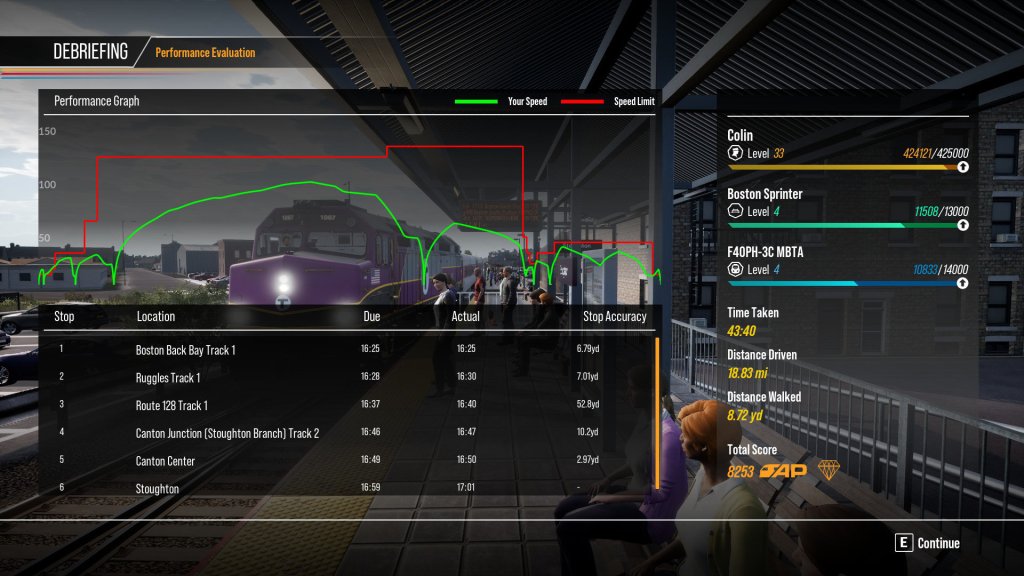The image size is (1024, 576).
Task: Select the Ruggles Track 1 stop row
Action: pos(168,378)
